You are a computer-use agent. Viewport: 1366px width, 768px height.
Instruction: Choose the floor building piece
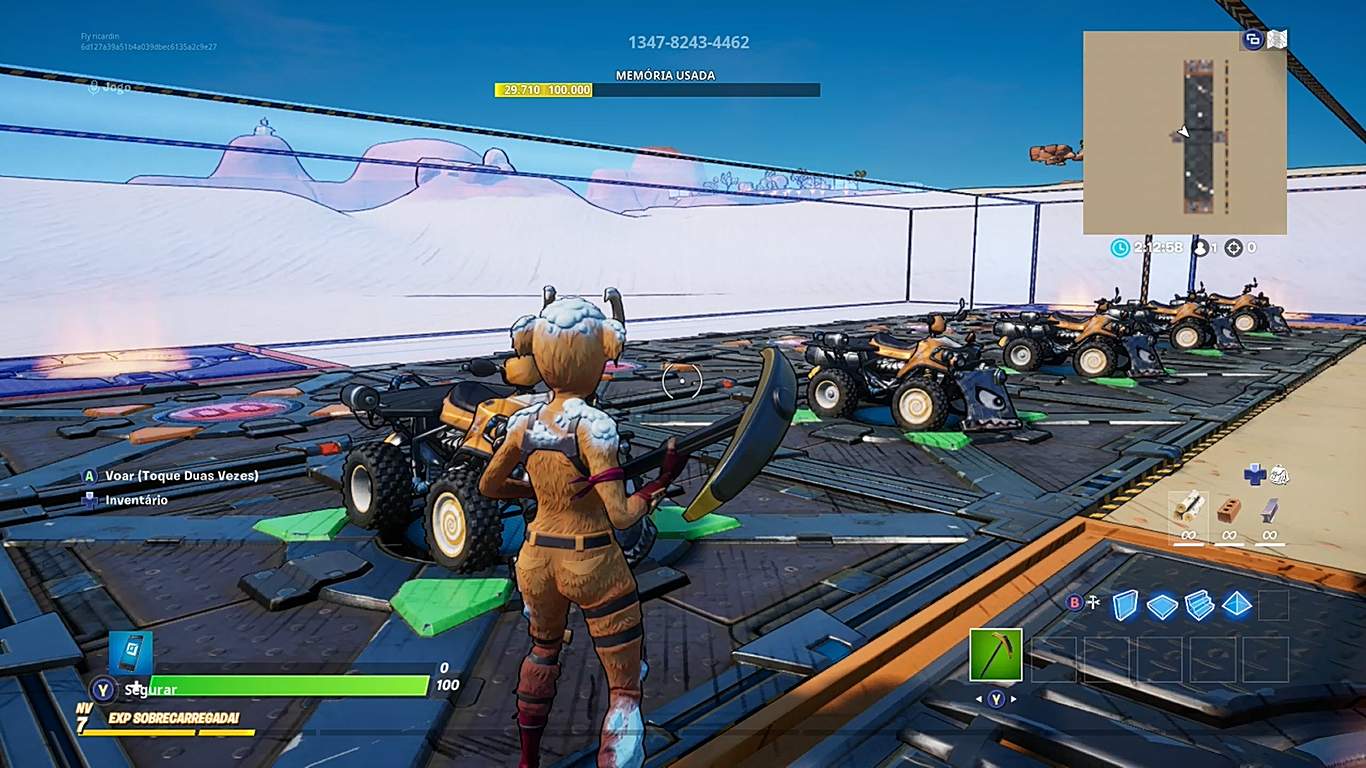click(1162, 605)
